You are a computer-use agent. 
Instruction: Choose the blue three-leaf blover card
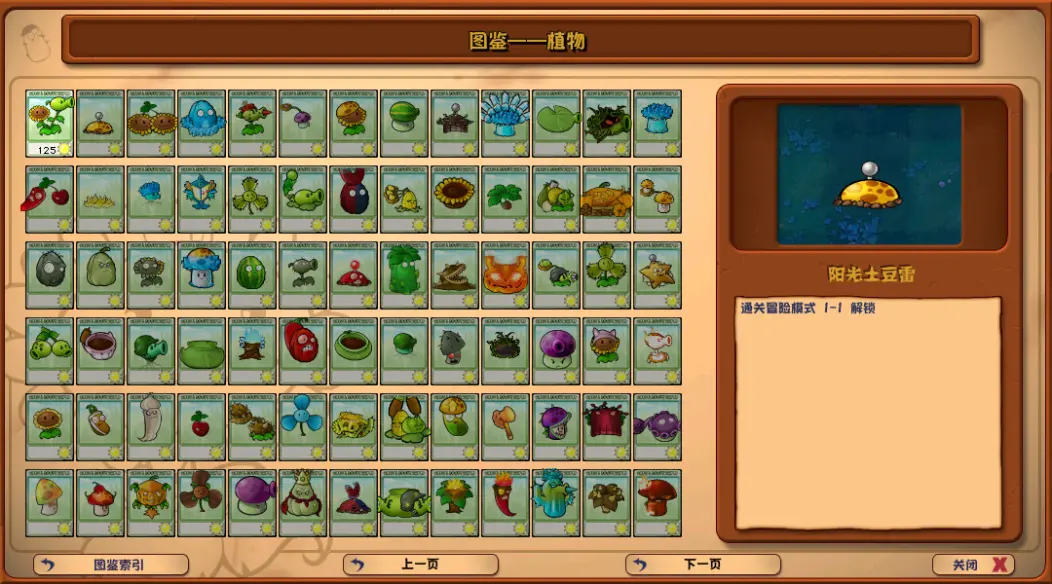[x=303, y=425]
